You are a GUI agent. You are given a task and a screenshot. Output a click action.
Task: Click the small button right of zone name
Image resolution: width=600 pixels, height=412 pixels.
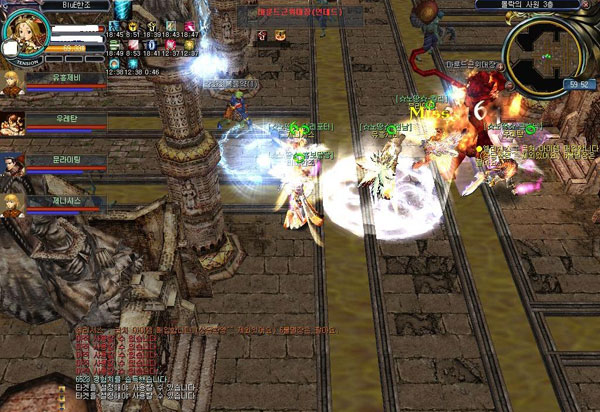590,5
